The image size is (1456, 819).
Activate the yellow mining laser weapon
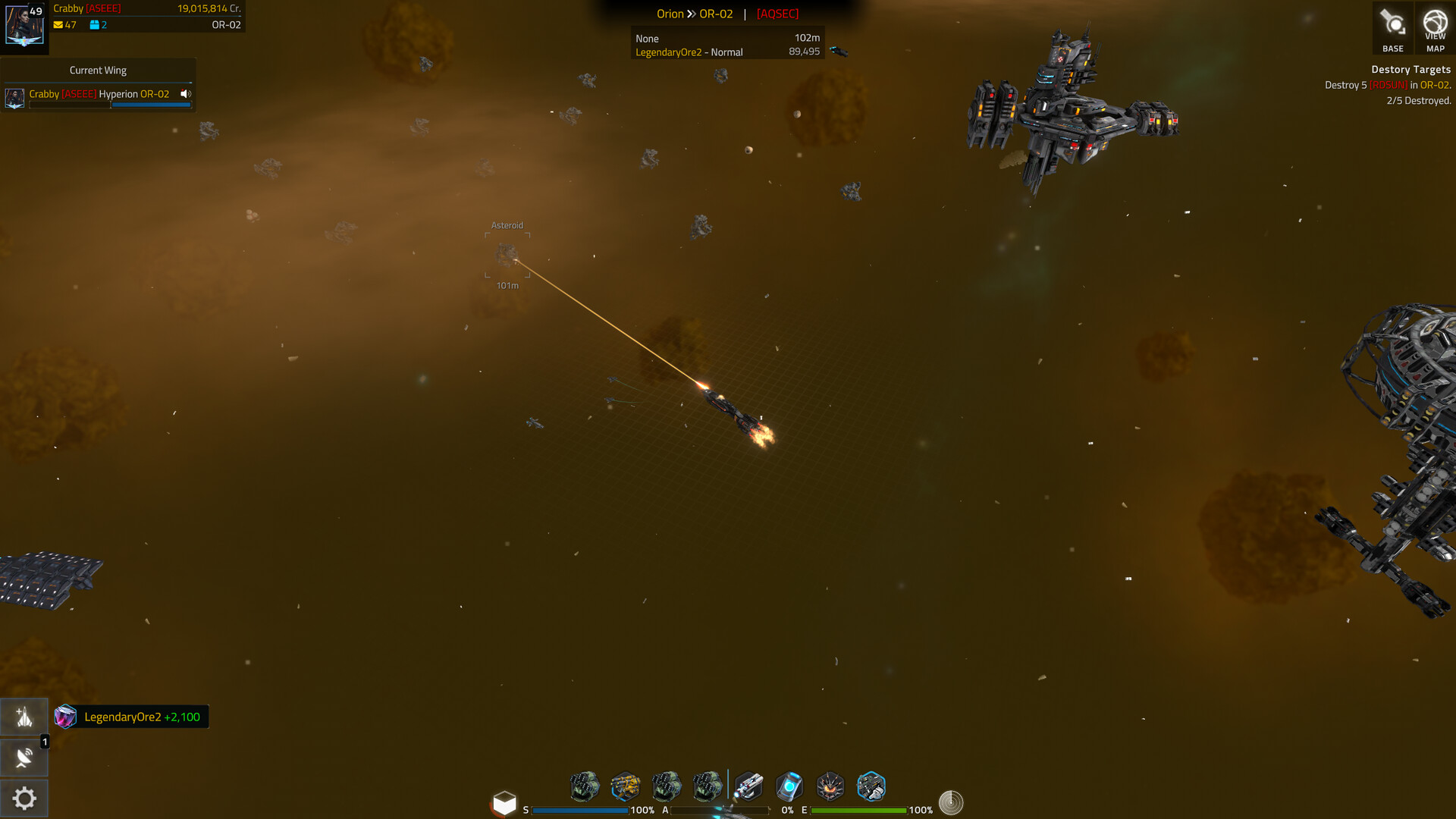click(626, 786)
